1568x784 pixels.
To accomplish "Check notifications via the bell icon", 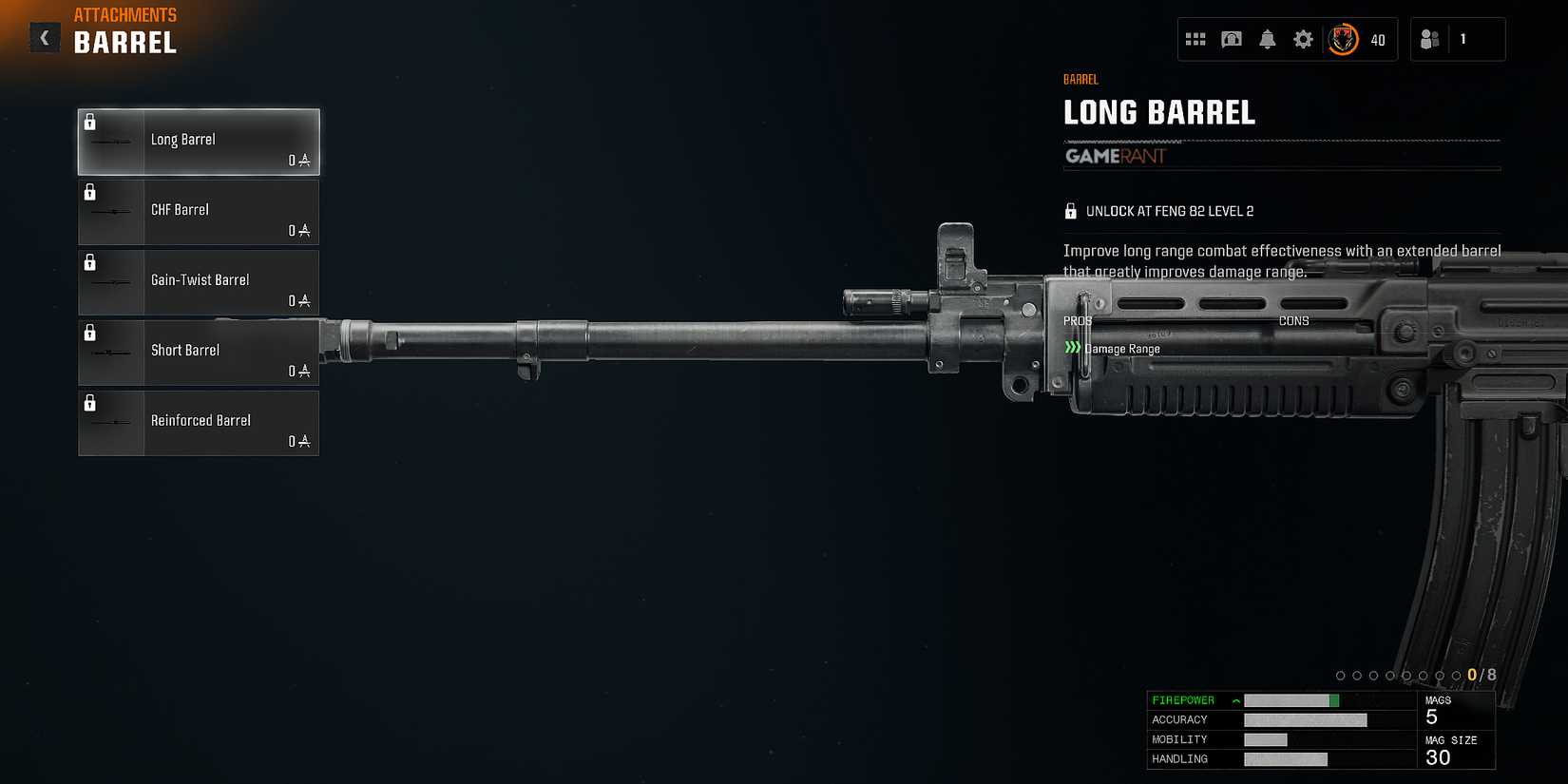I will (1267, 39).
